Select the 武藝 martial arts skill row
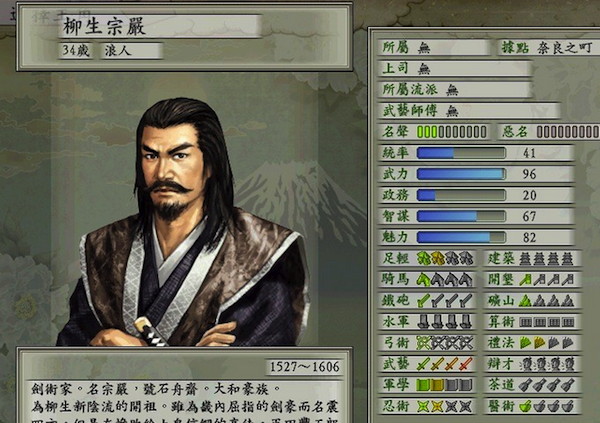The image size is (600, 423). [430, 363]
